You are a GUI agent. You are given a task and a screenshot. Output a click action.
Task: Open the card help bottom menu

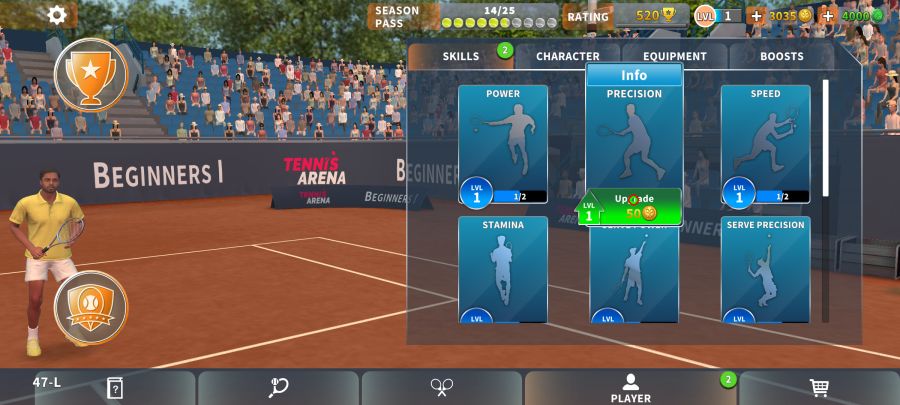pyautogui.click(x=115, y=388)
